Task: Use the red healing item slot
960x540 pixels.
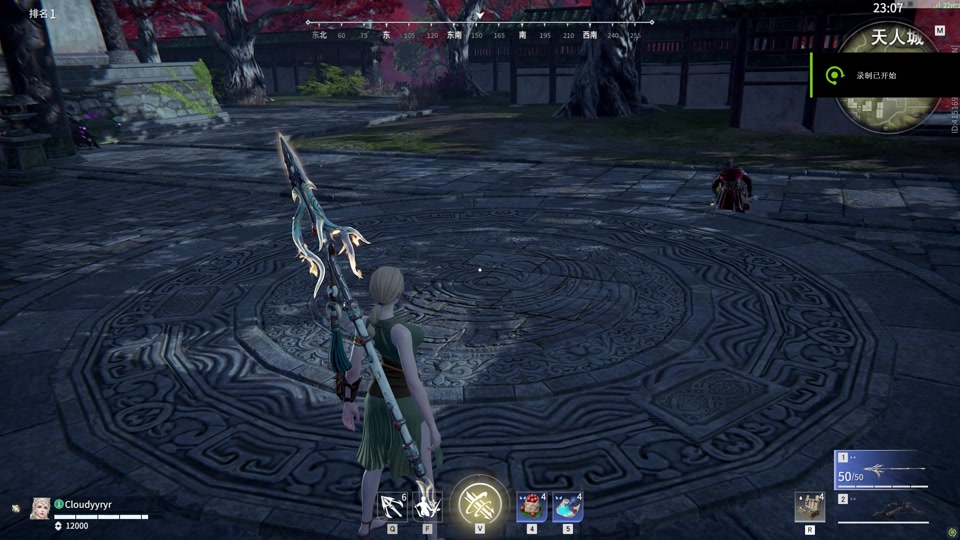Action: [531, 507]
